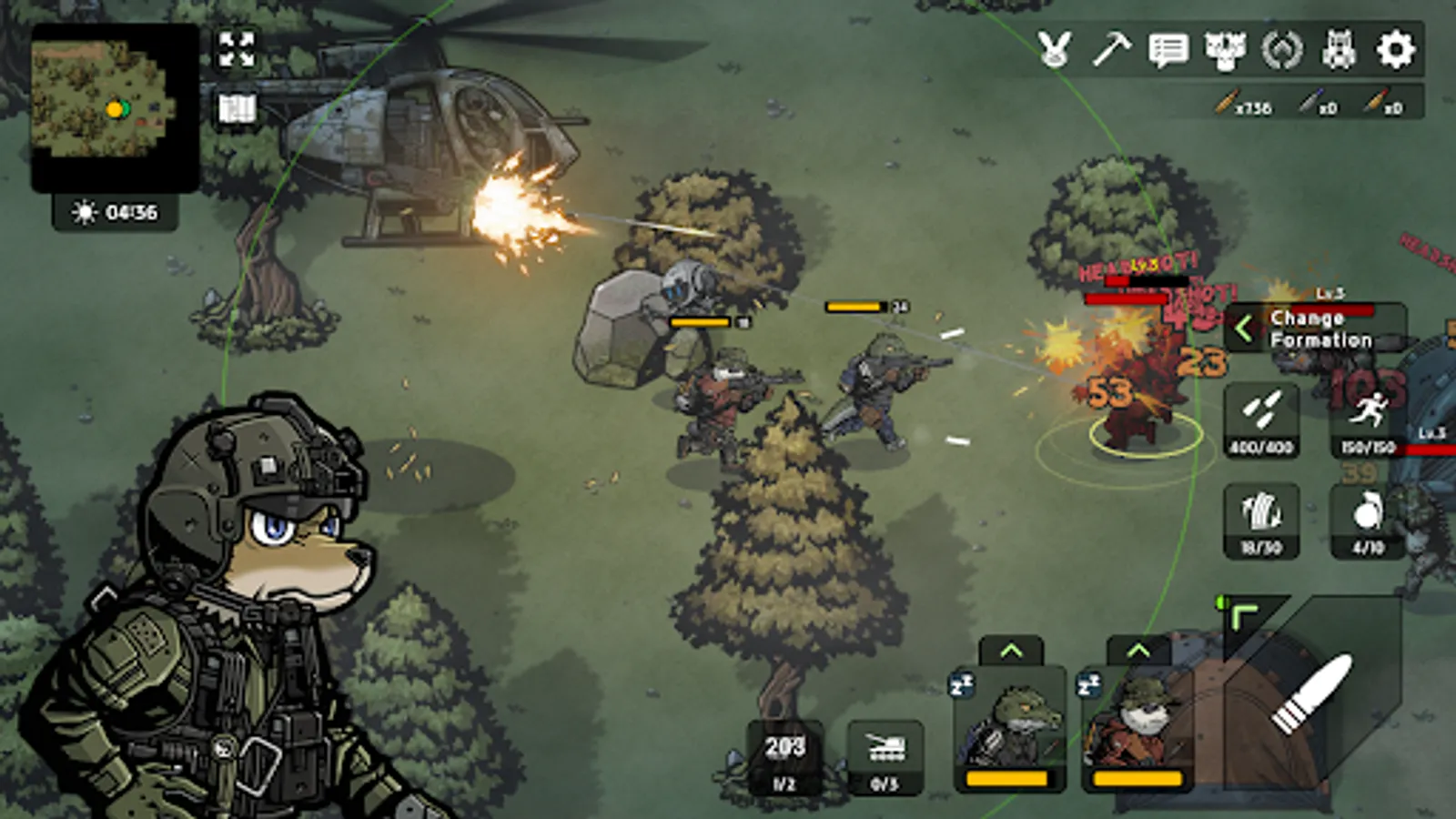Open the chat log speech bubble
1456x819 pixels.
click(1168, 49)
